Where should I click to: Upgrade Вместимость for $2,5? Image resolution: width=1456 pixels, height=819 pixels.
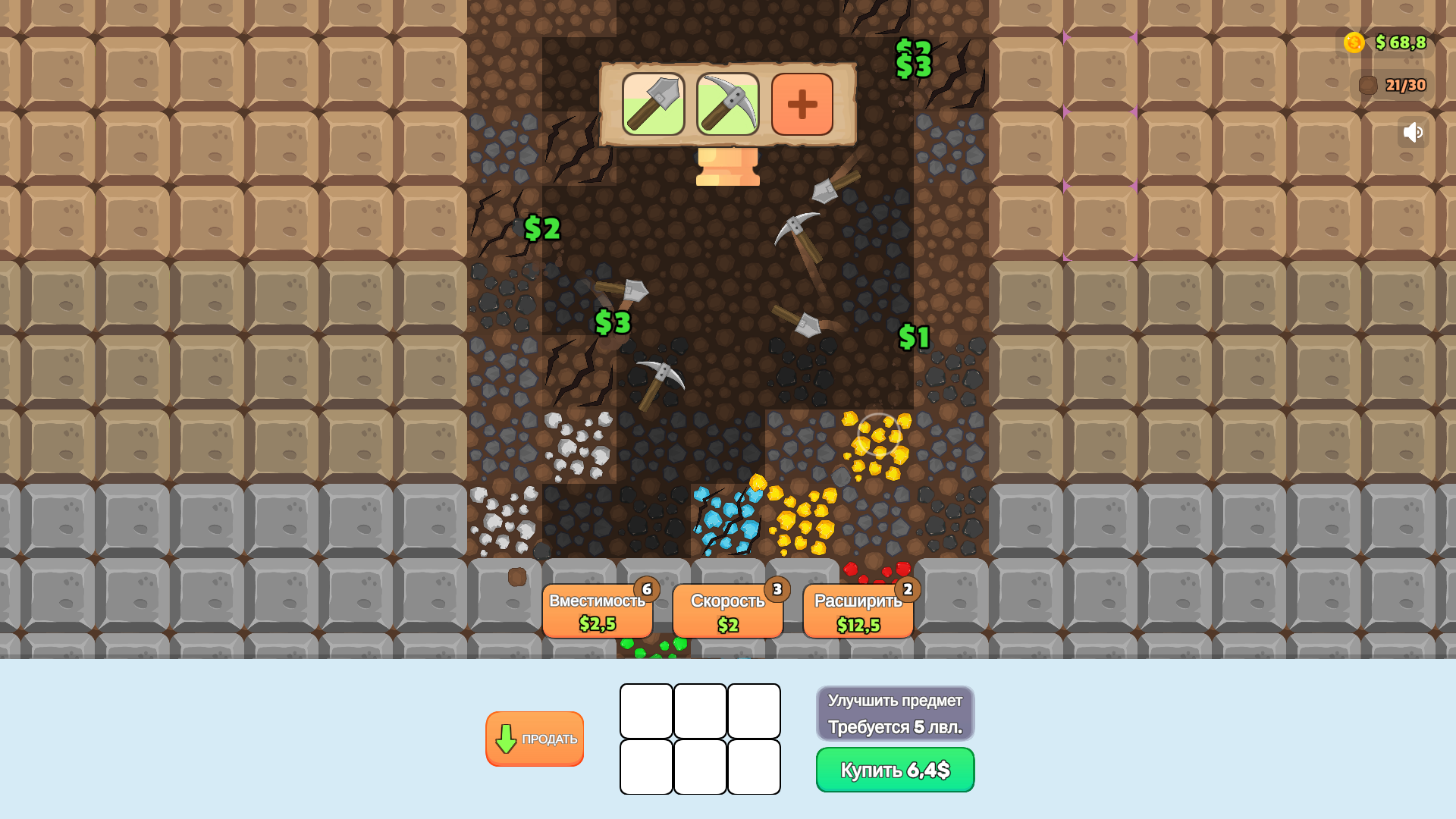[x=598, y=610]
